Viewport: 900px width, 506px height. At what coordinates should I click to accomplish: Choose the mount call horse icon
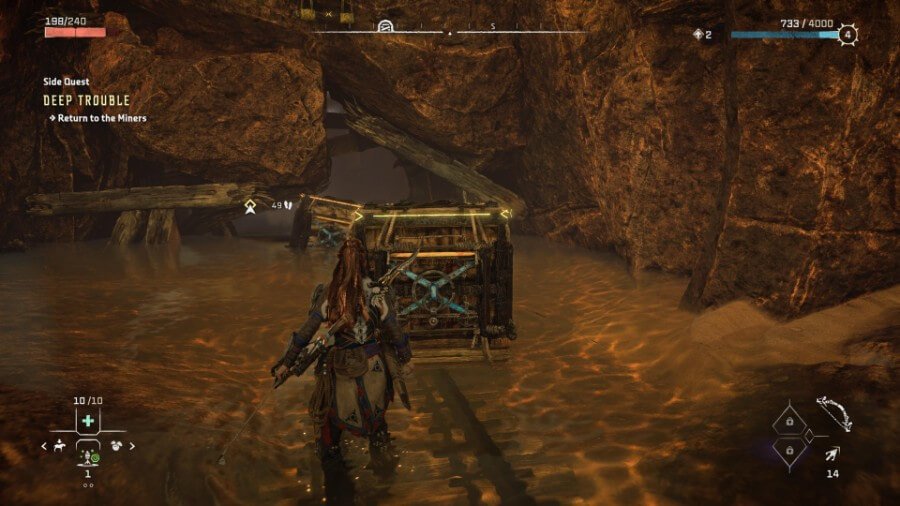(x=59, y=446)
